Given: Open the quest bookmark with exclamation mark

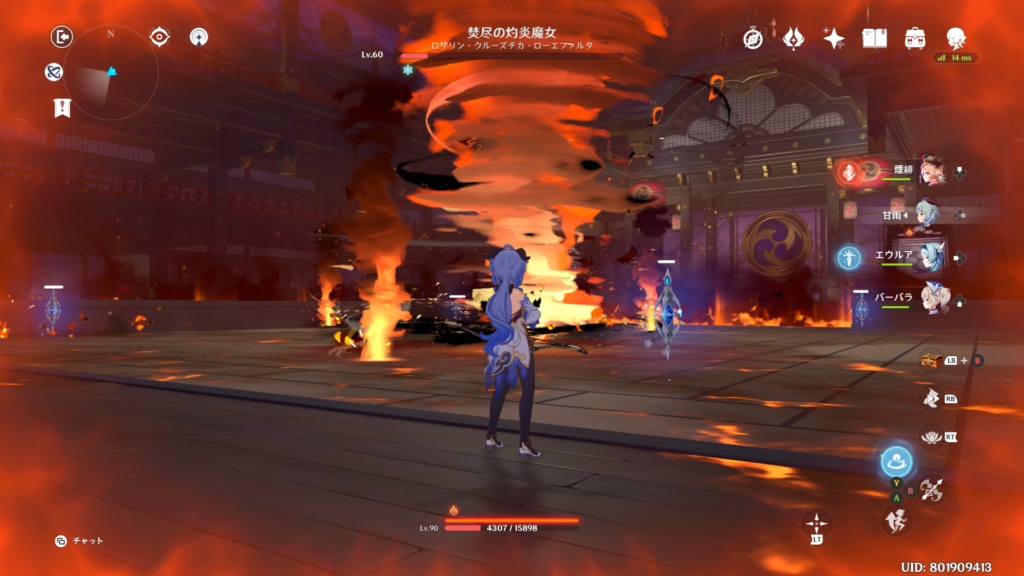Looking at the screenshot, I should point(60,108).
